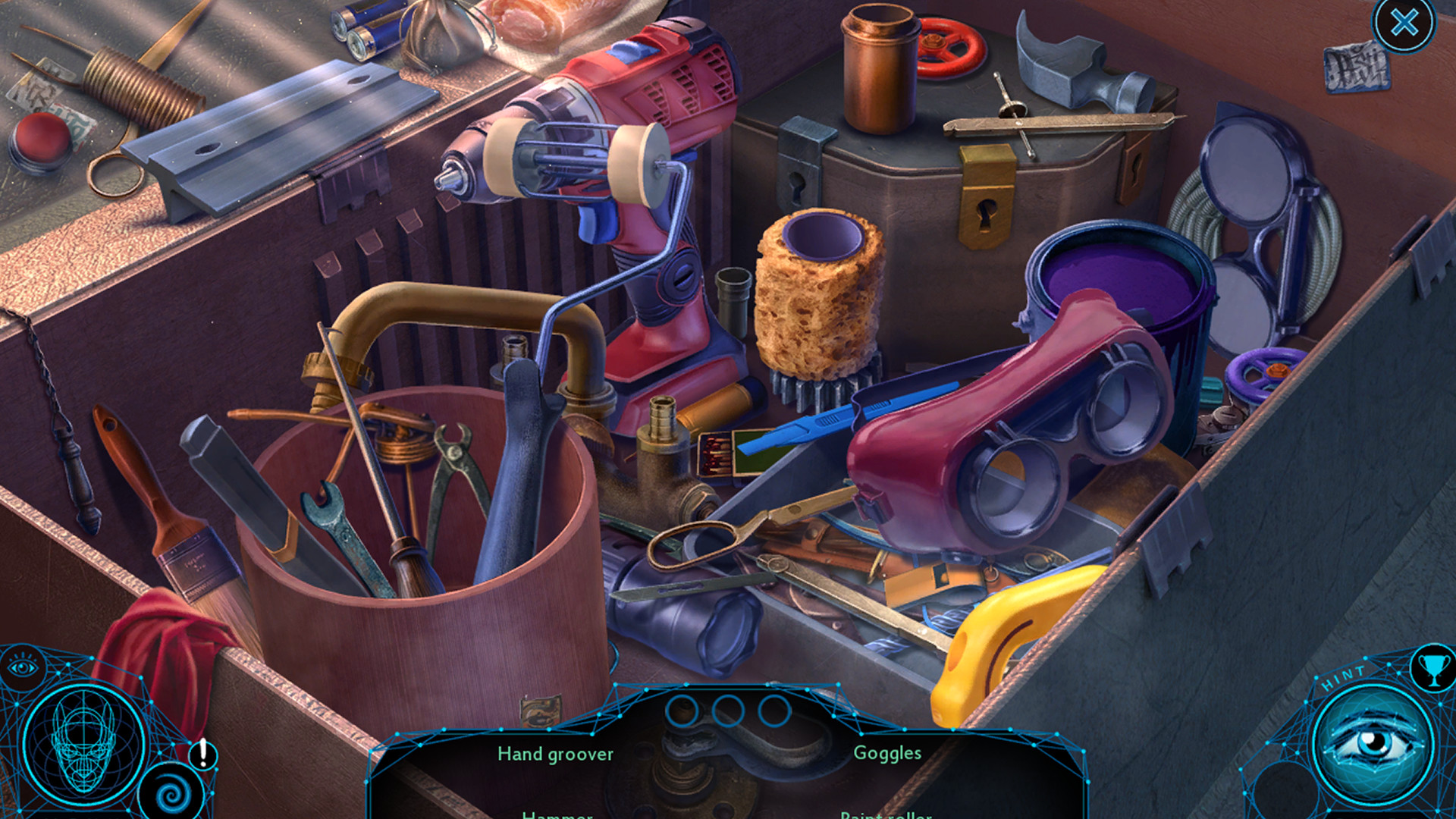Open achievements via the trophy icon
The image size is (1456, 819).
(x=1433, y=667)
